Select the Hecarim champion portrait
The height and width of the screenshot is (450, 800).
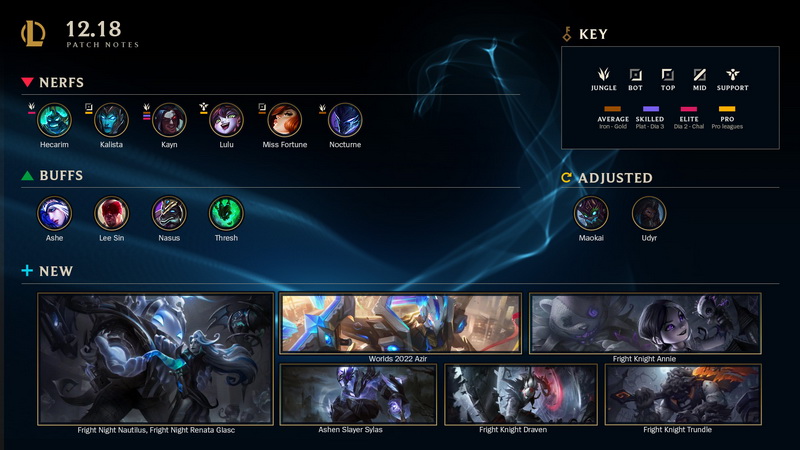click(x=54, y=122)
